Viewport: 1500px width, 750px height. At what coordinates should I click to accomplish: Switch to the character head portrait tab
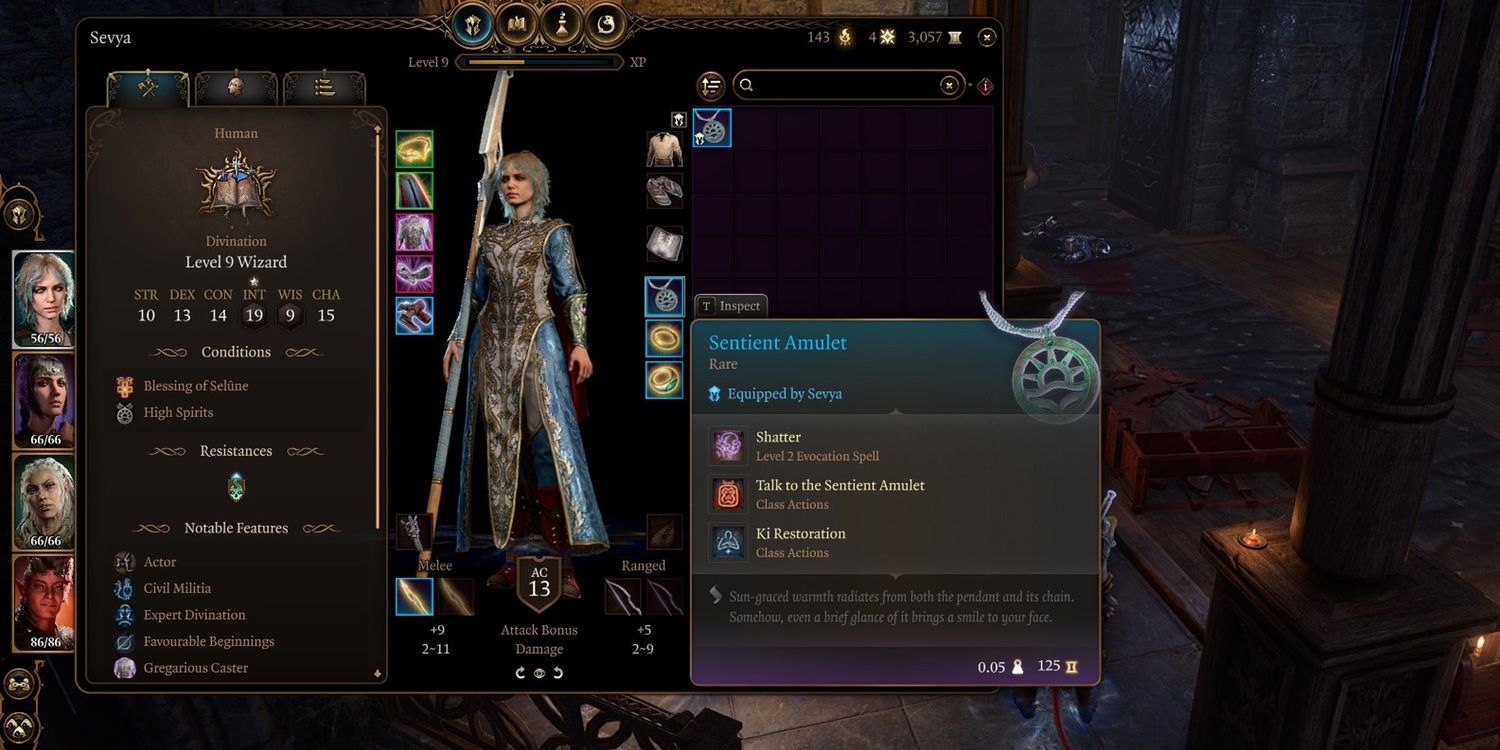point(236,87)
